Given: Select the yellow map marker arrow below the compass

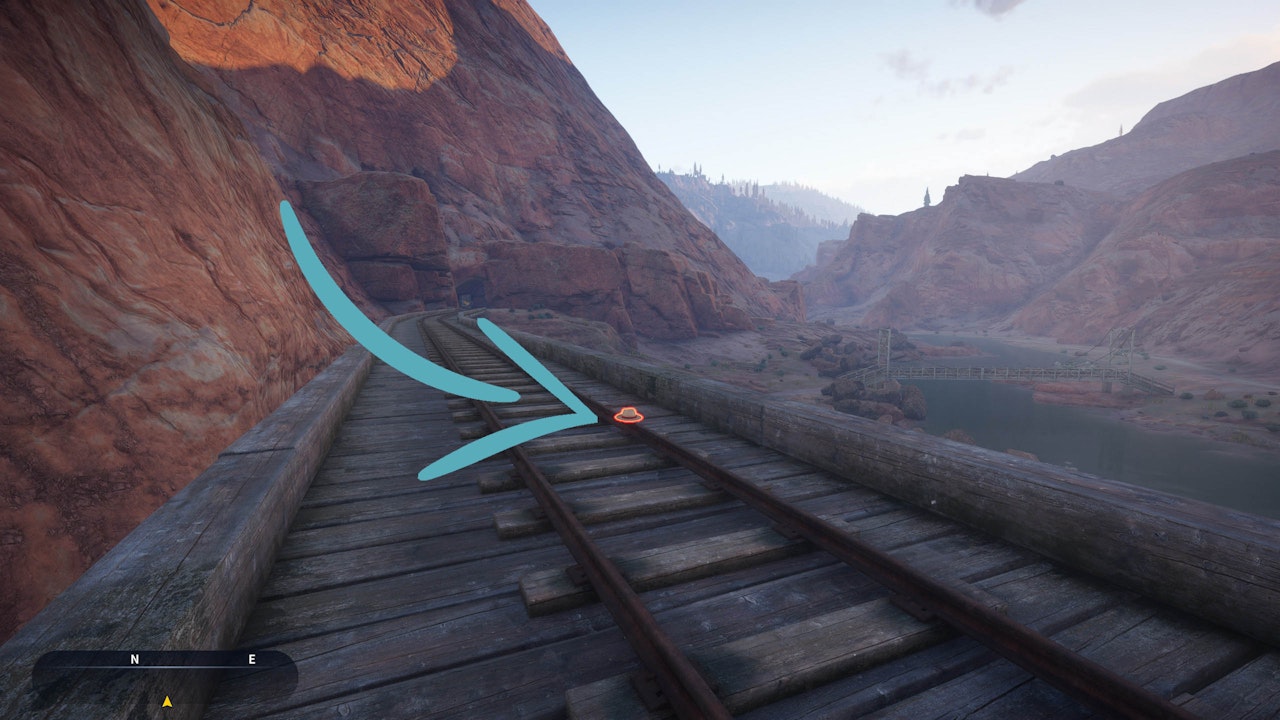Looking at the screenshot, I should point(167,701).
